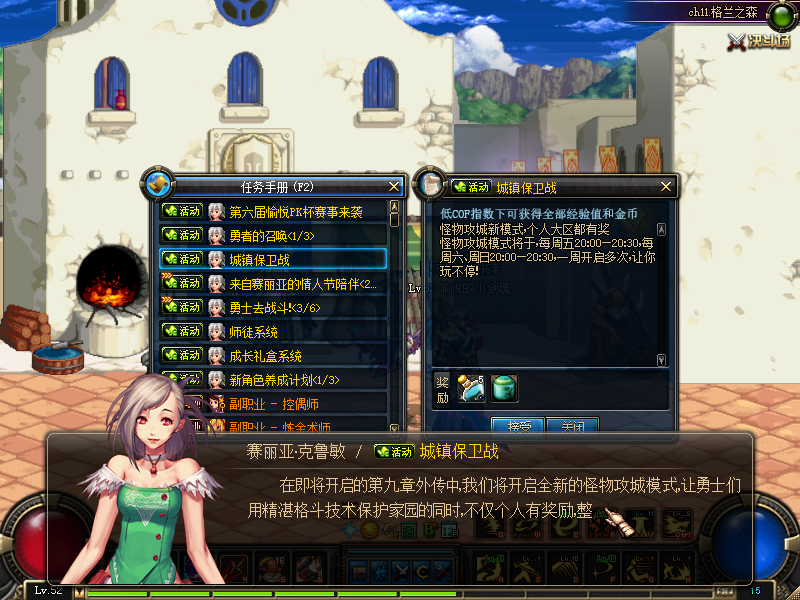800x600 pixels.
Task: Close the 城镇保卫战 quest detail panel
Action: 666,186
